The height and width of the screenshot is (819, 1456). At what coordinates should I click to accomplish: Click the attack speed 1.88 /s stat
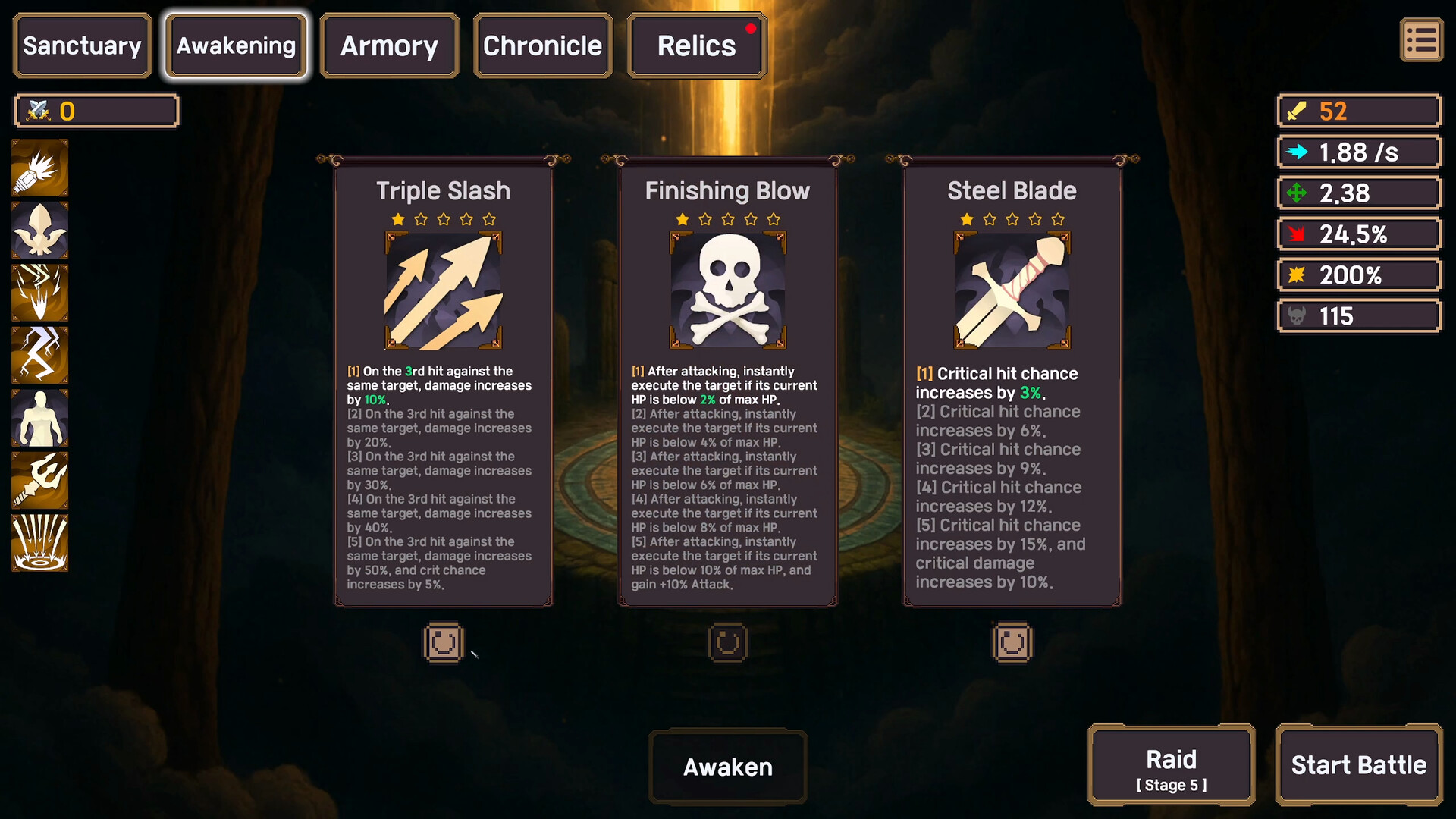[x=1358, y=152]
